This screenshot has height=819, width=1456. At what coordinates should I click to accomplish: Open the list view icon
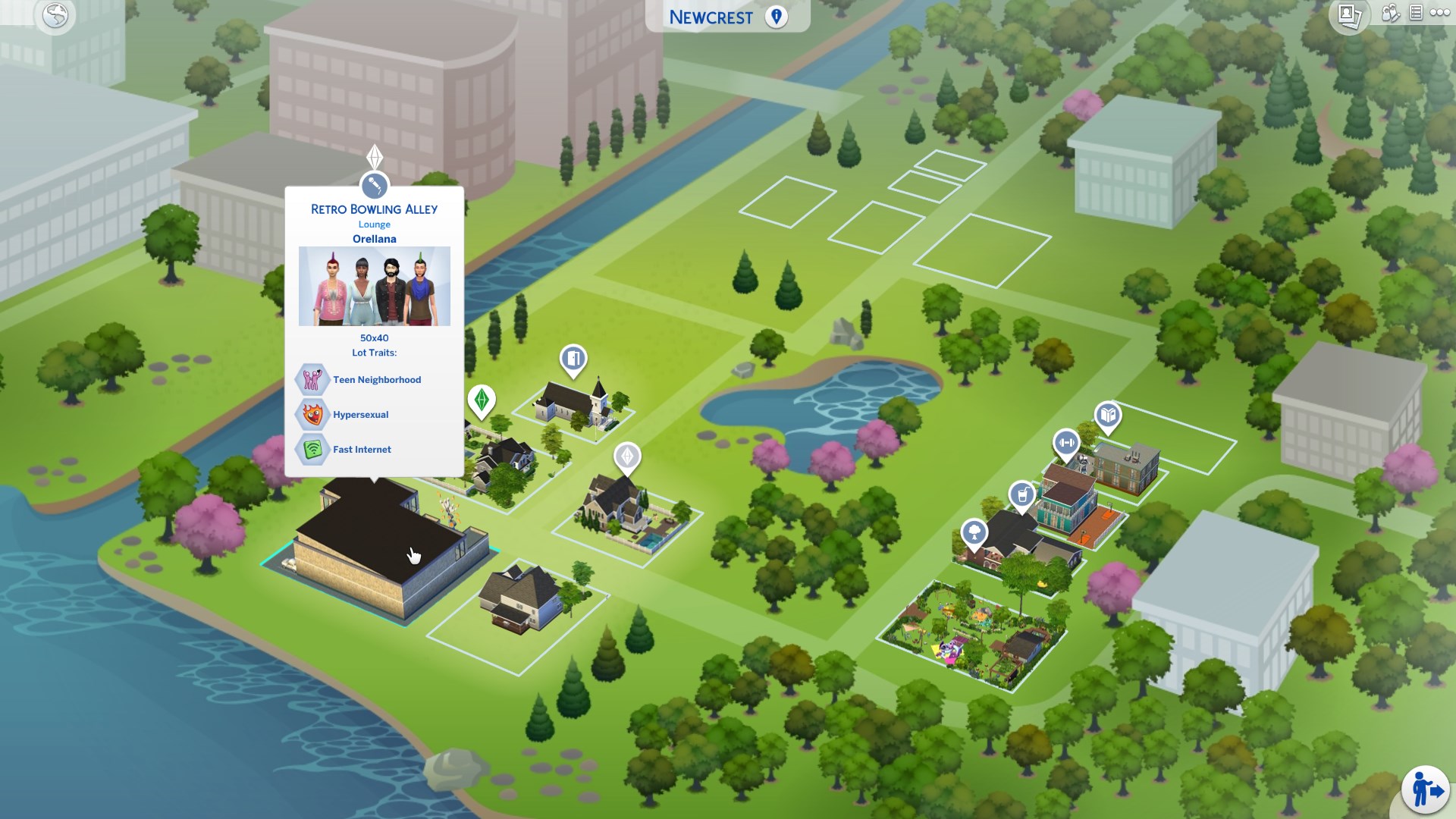point(1415,13)
